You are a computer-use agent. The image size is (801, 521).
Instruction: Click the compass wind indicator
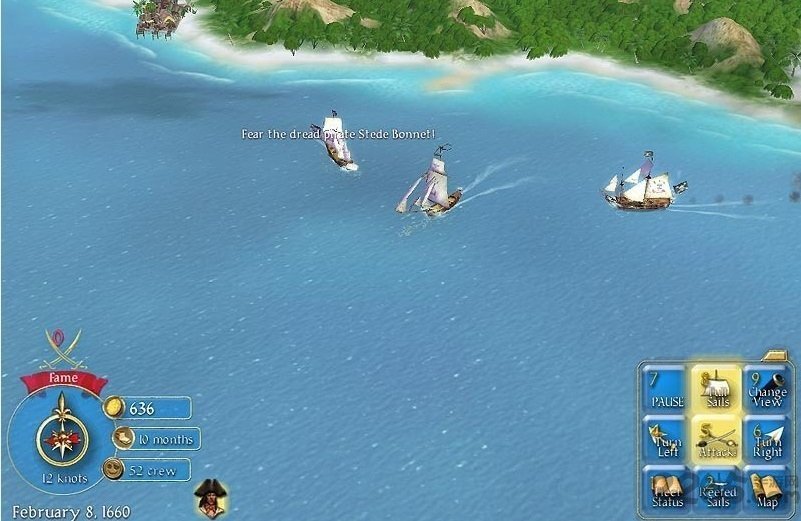(62, 437)
